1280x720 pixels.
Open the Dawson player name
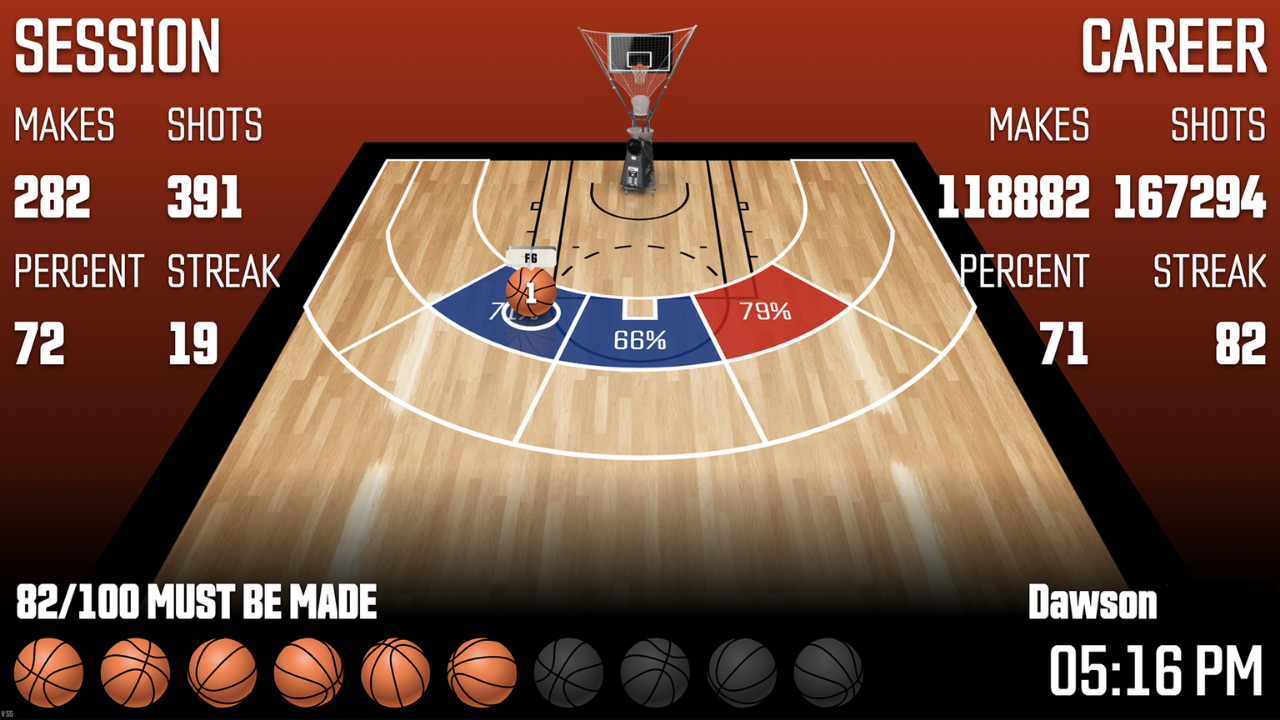1093,603
